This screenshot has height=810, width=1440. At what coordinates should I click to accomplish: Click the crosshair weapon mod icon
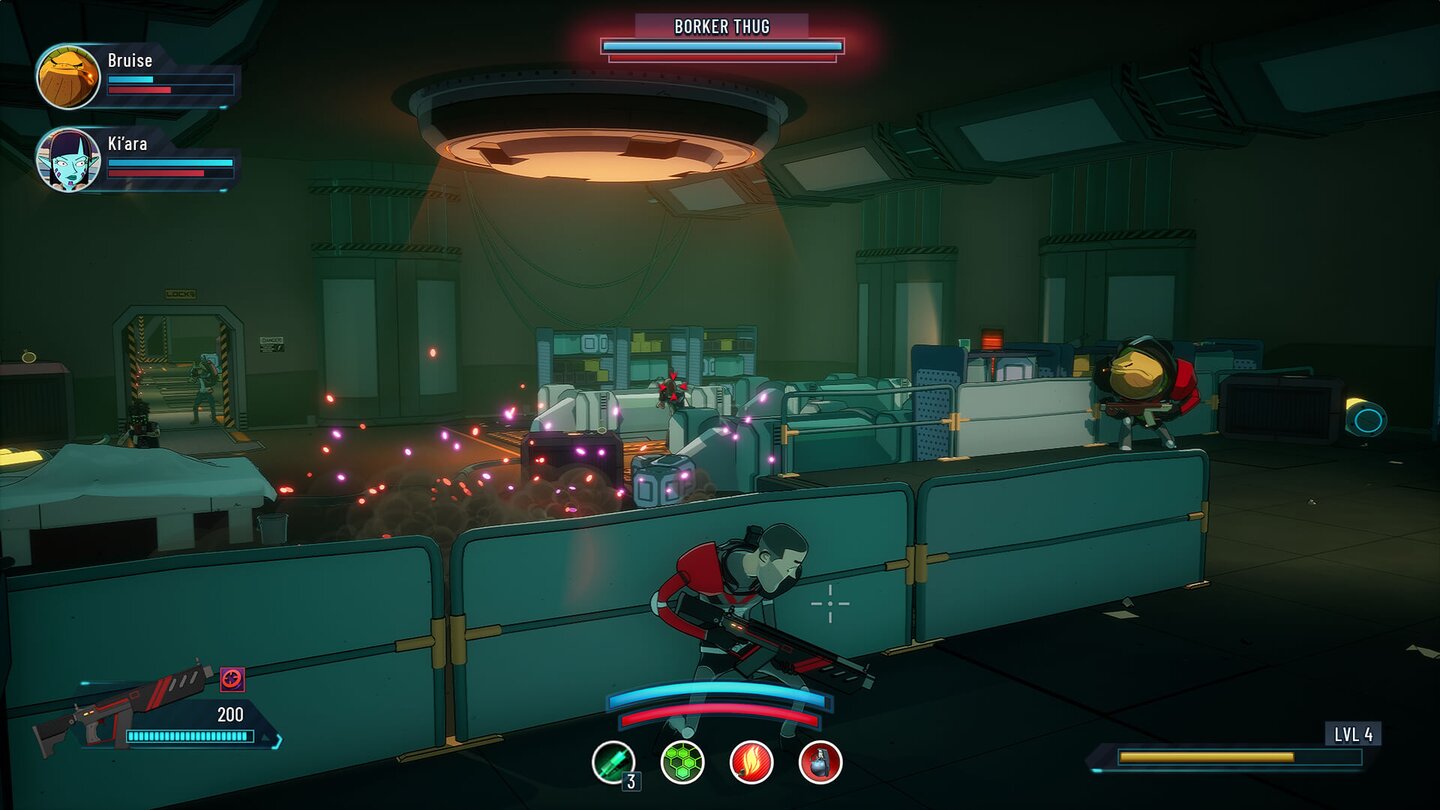coord(232,679)
